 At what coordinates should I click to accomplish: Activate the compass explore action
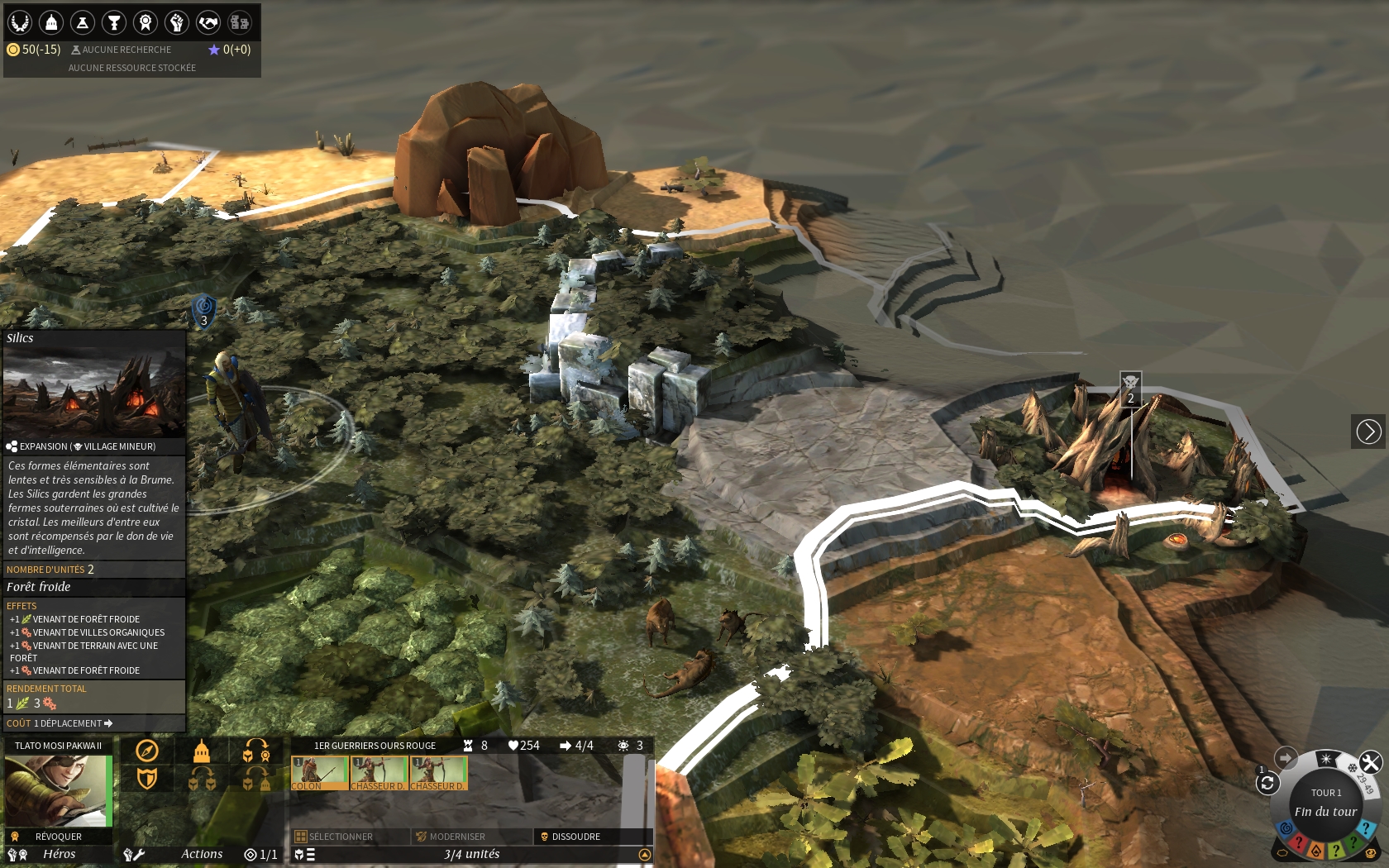click(147, 751)
